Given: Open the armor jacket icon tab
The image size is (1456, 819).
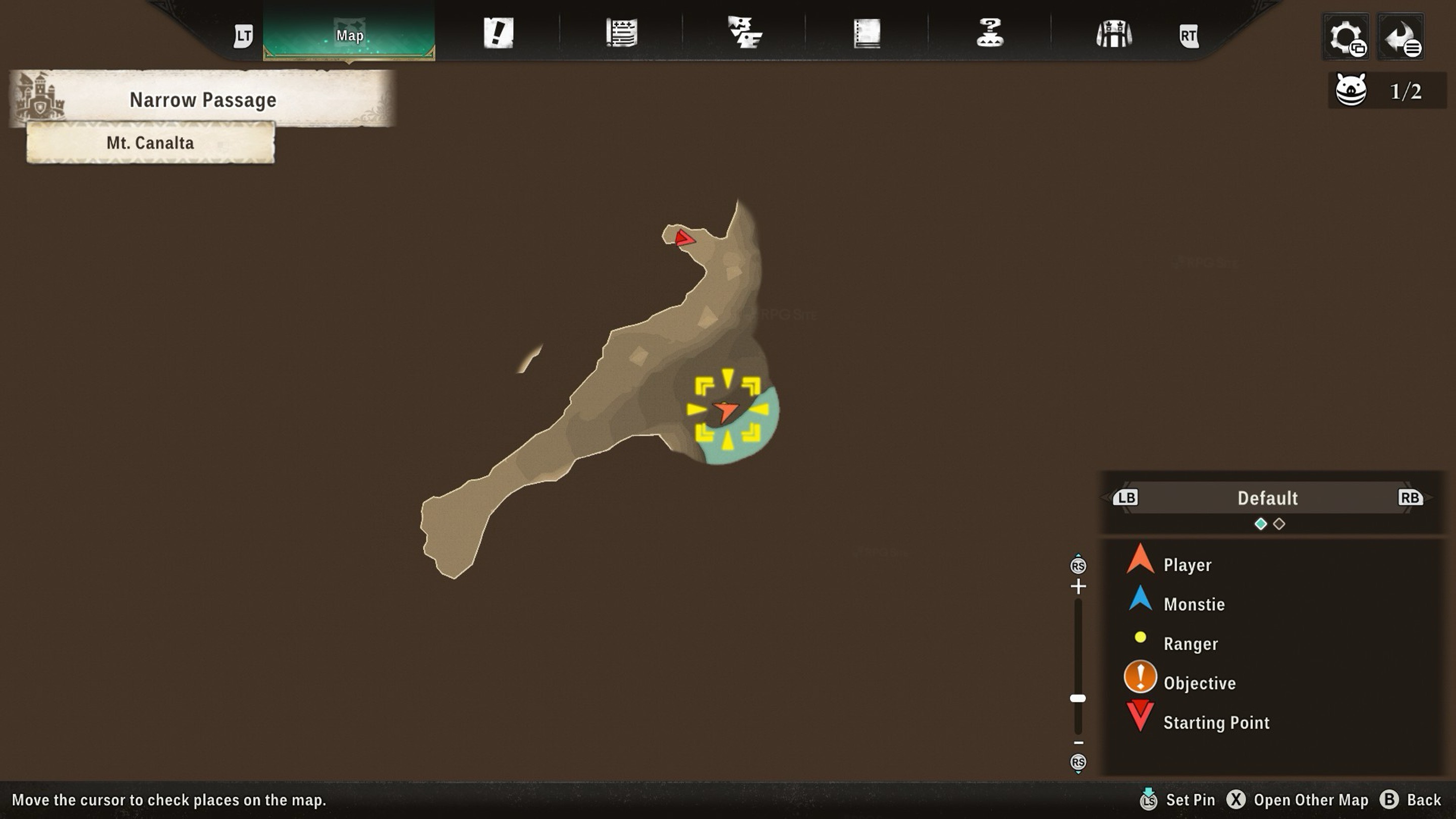Looking at the screenshot, I should pos(1113,34).
